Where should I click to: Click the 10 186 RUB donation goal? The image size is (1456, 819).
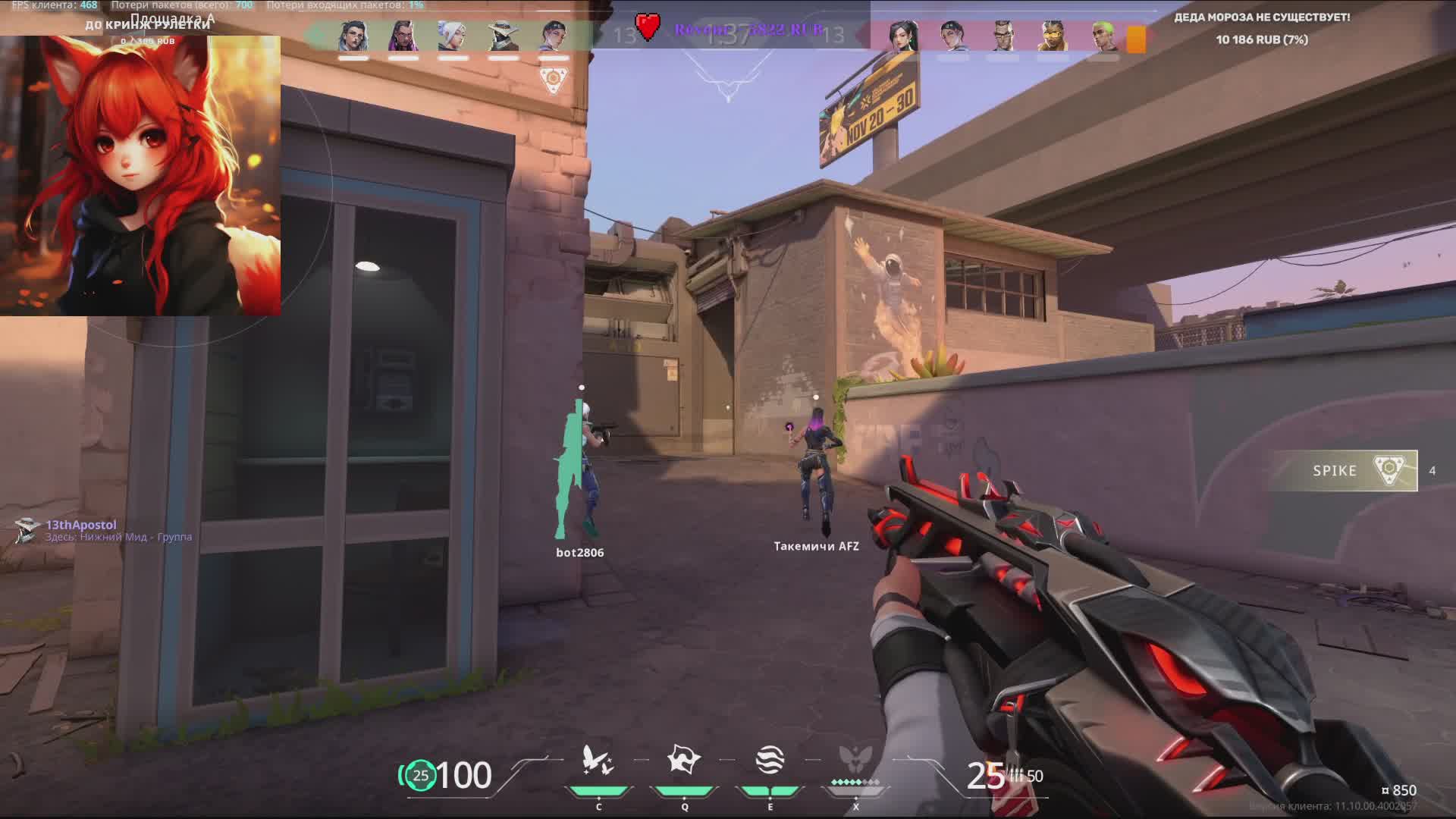(1261, 39)
